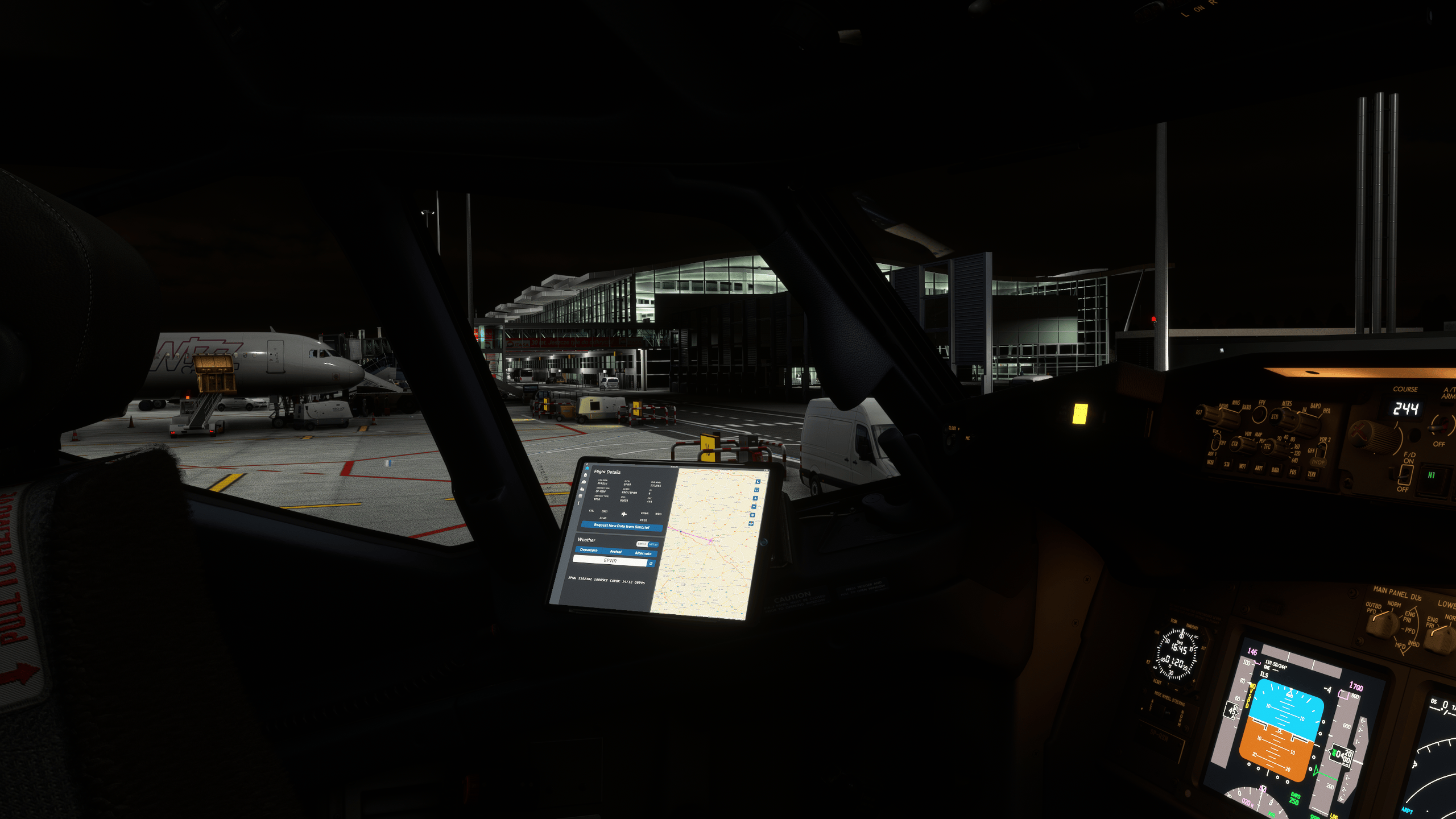Open the info icon in tablet sidebar
The image size is (1456, 819).
click(x=579, y=503)
